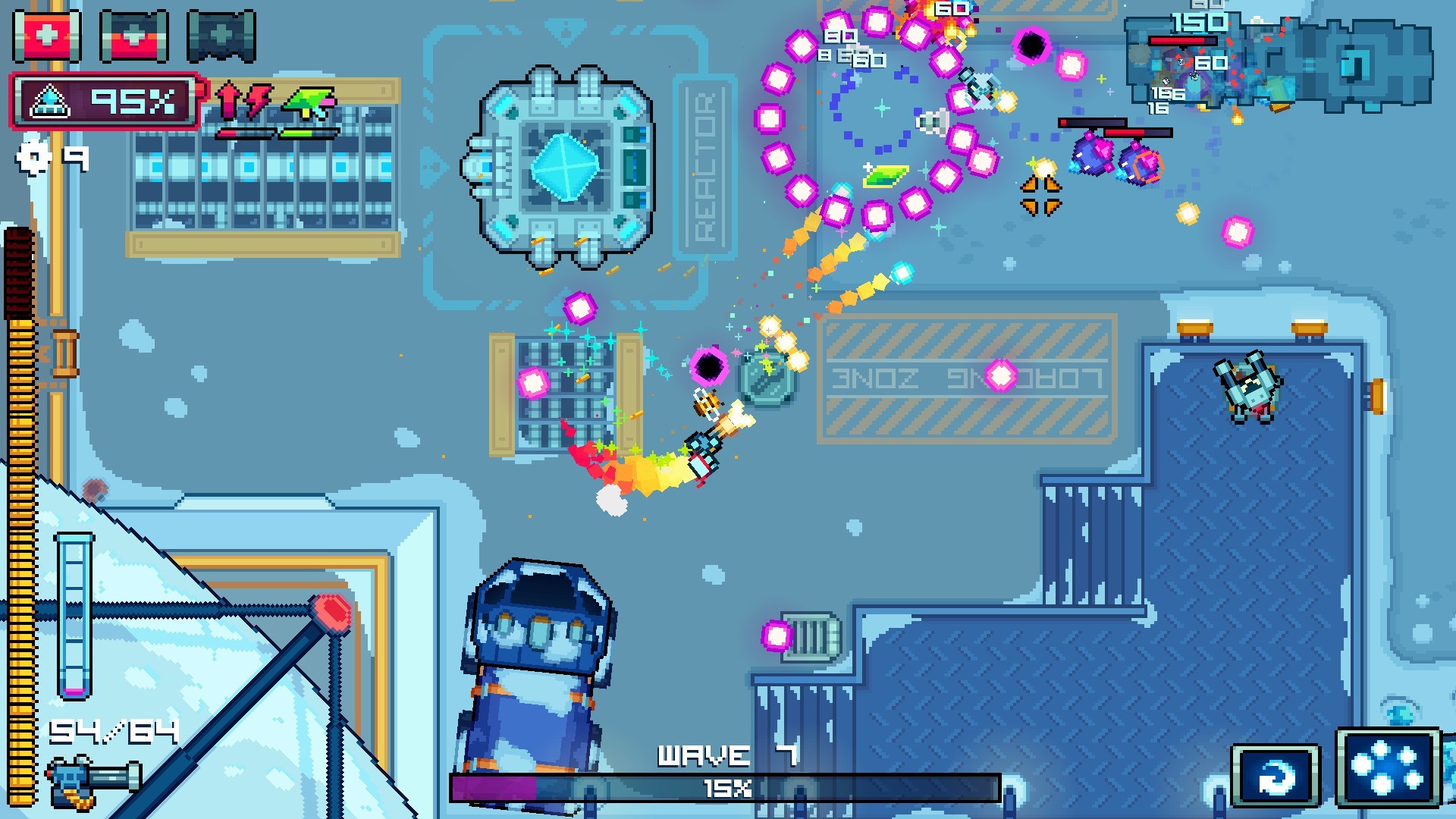Image resolution: width=1456 pixels, height=819 pixels.
Task: Click the pink damage upgrade arrow icon
Action: [x=227, y=99]
